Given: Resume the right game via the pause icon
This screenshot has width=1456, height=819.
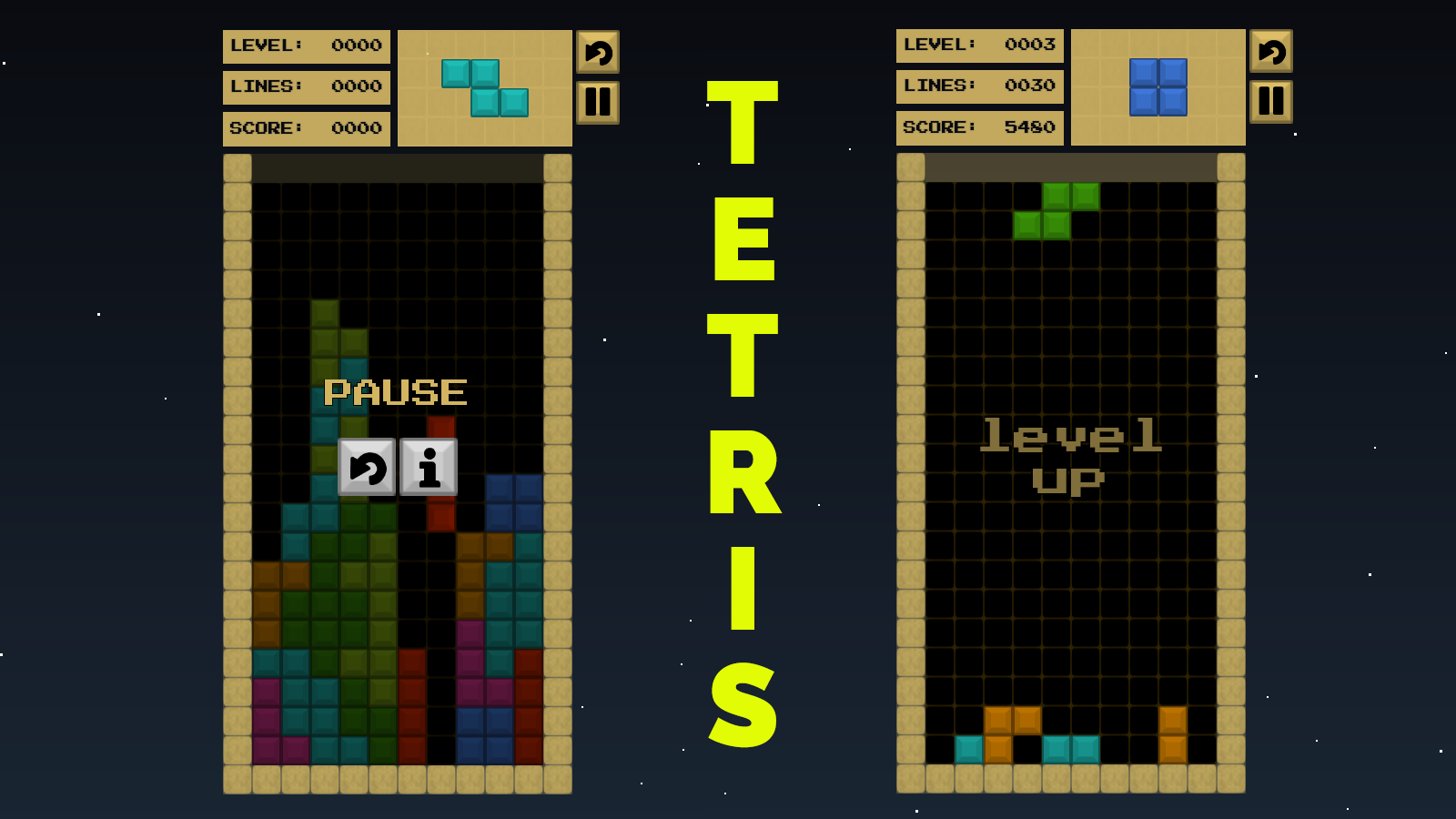Looking at the screenshot, I should 1271,102.
